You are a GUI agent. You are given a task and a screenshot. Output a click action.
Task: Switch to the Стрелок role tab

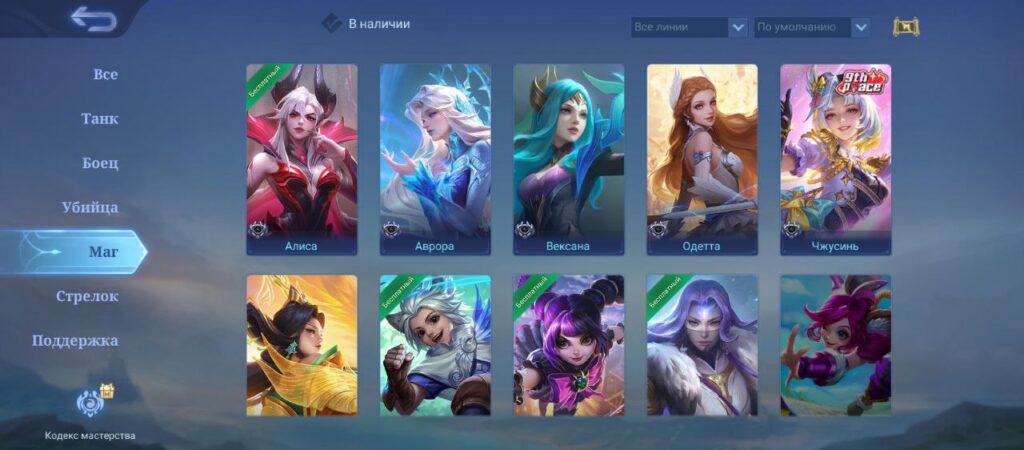tap(87, 296)
